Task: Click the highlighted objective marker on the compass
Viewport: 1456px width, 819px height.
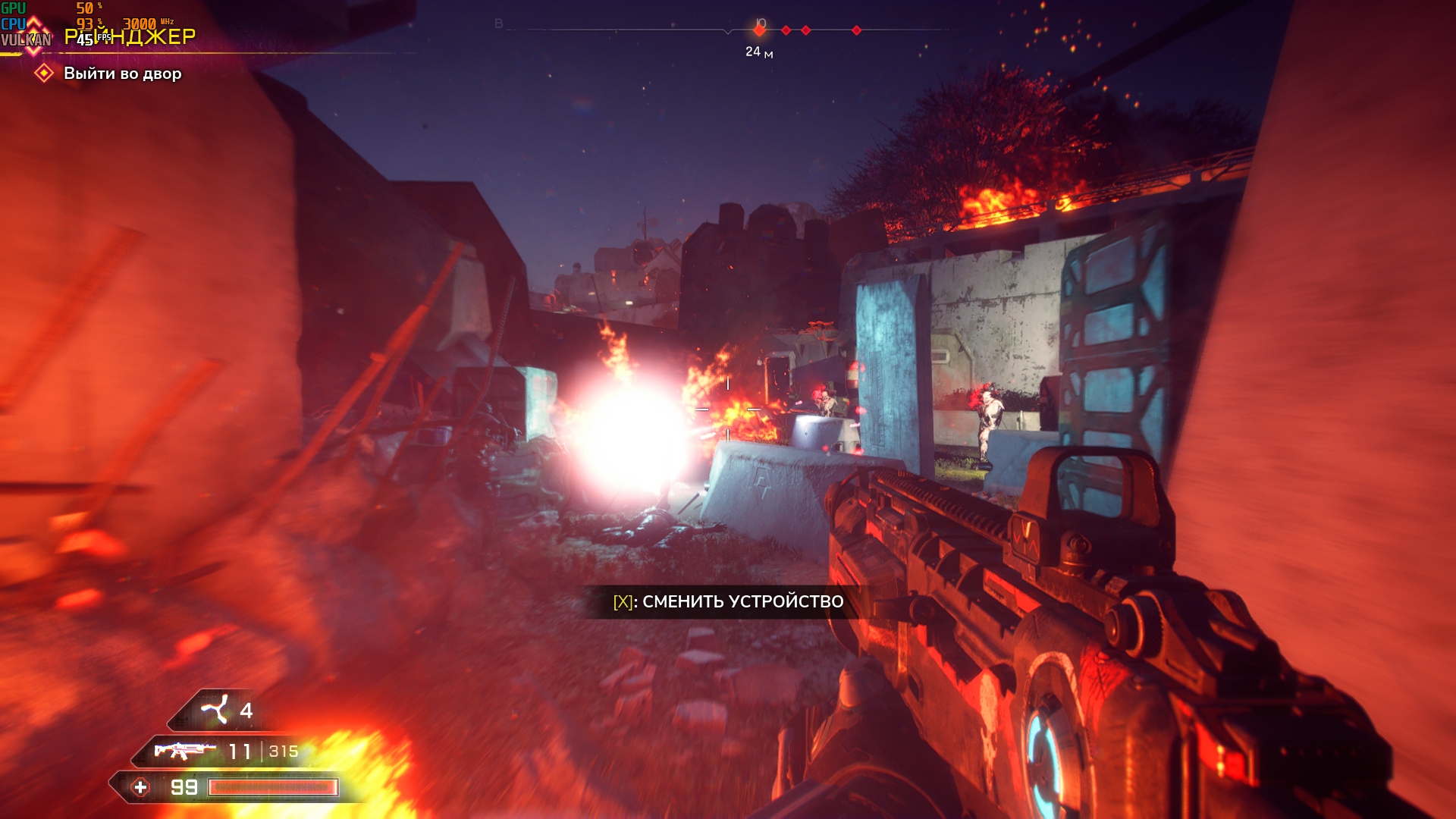Action: 759,30
